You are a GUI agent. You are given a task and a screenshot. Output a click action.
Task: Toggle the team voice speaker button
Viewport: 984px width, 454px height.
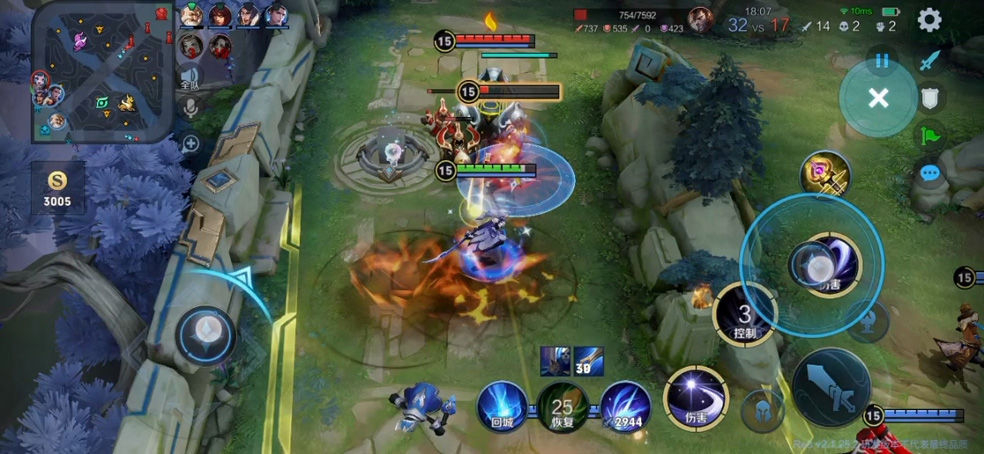[190, 76]
